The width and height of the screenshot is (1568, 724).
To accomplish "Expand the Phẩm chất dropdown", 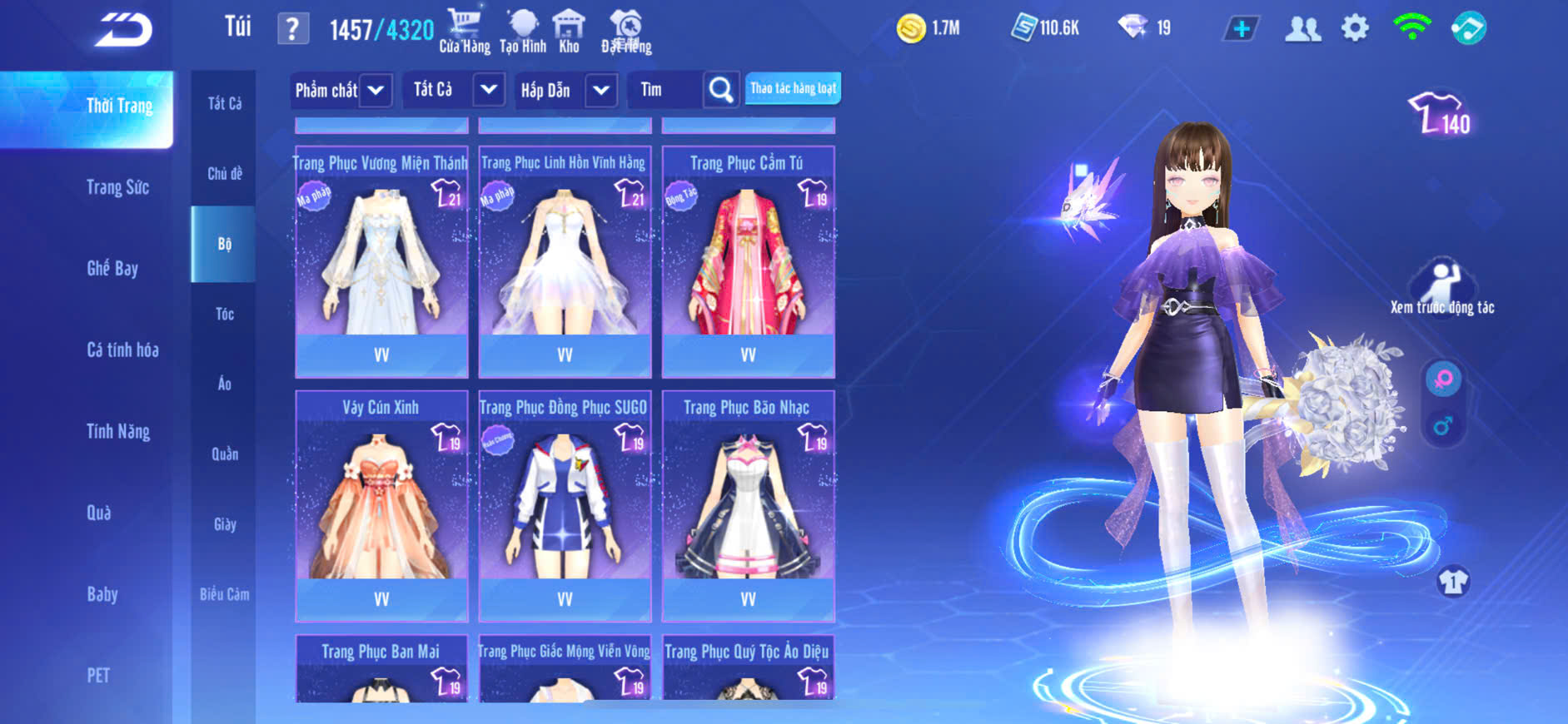I will coord(376,90).
